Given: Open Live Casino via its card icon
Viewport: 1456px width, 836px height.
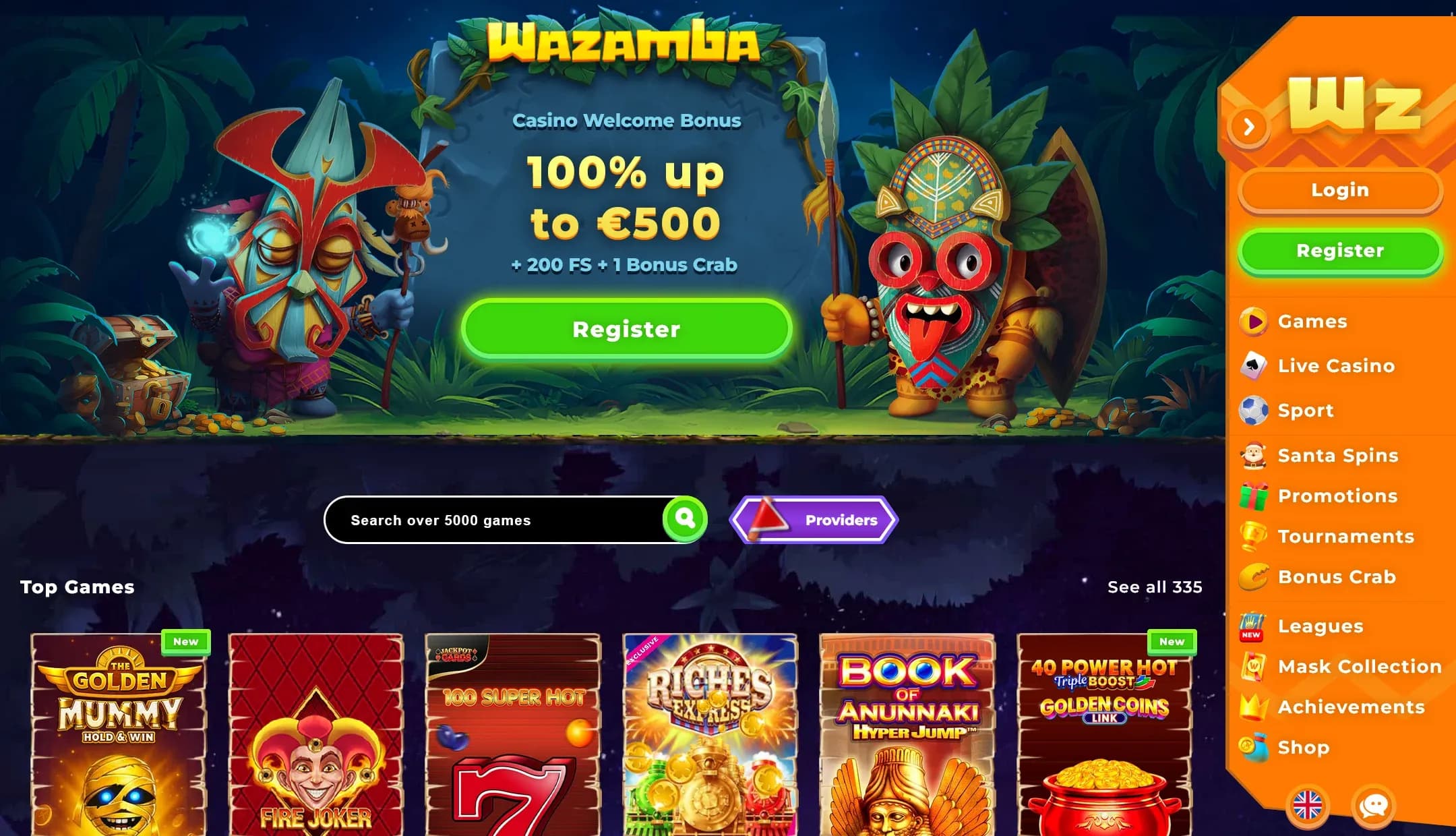Looking at the screenshot, I should (x=1254, y=365).
